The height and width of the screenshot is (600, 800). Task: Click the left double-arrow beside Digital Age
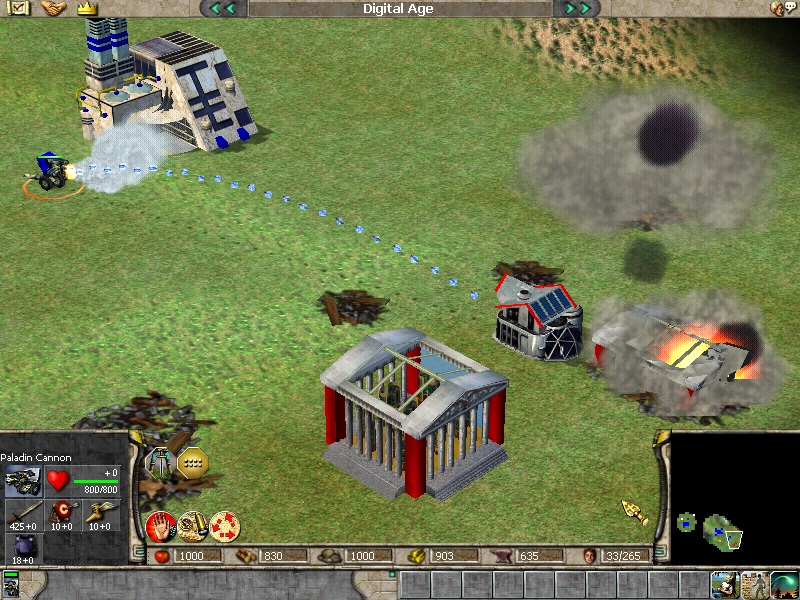click(x=223, y=9)
